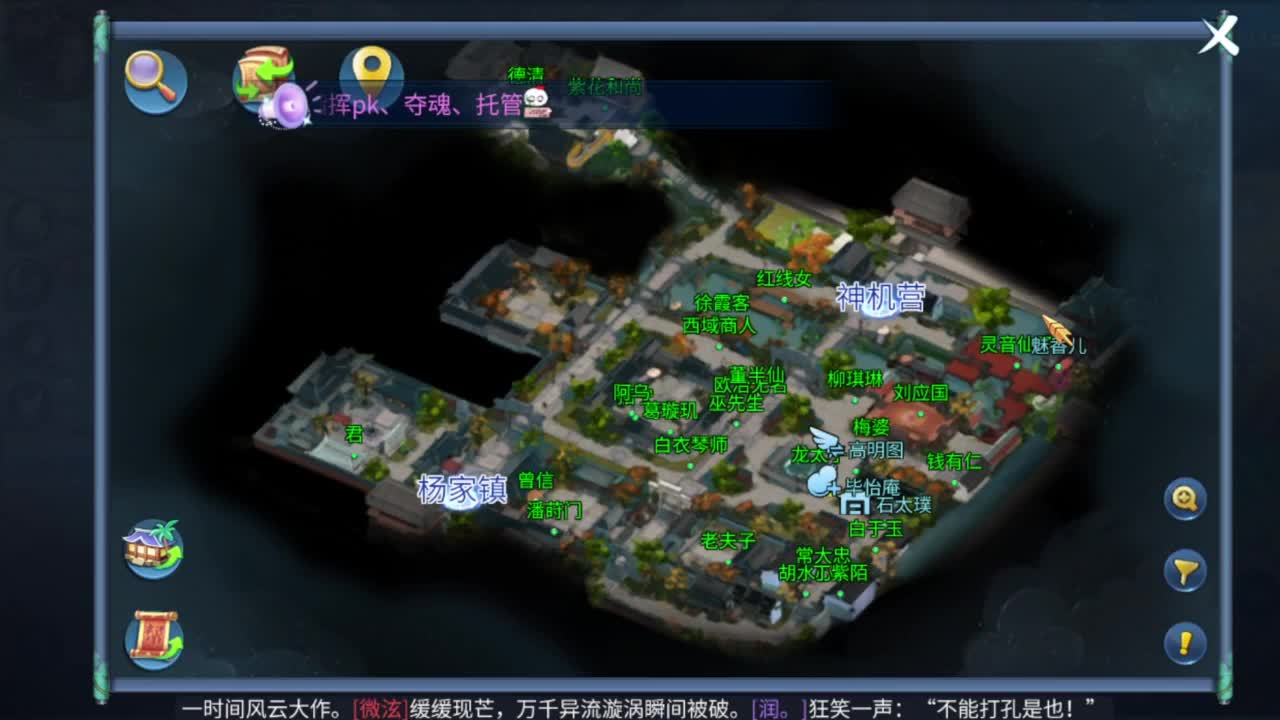Open the map search magnifier icon
The image size is (1280, 720).
pos(155,82)
